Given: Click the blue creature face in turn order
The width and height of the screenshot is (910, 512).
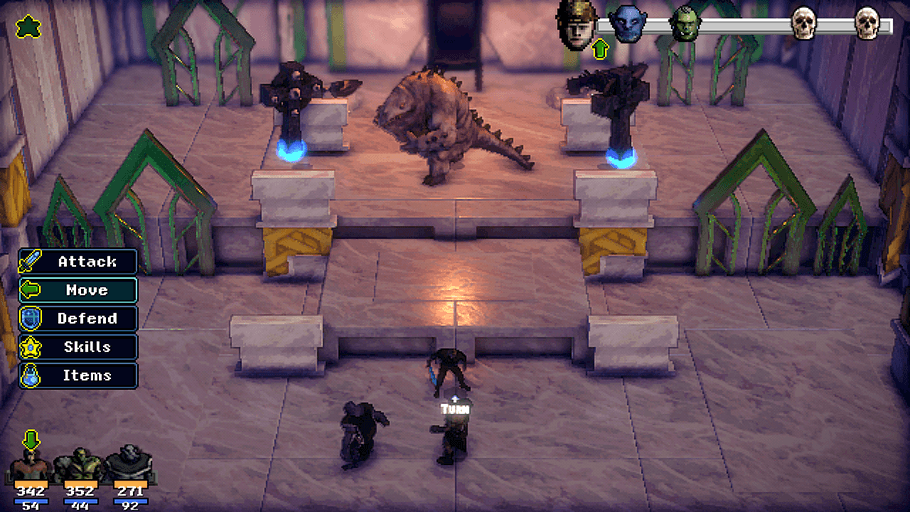Looking at the screenshot, I should (627, 24).
